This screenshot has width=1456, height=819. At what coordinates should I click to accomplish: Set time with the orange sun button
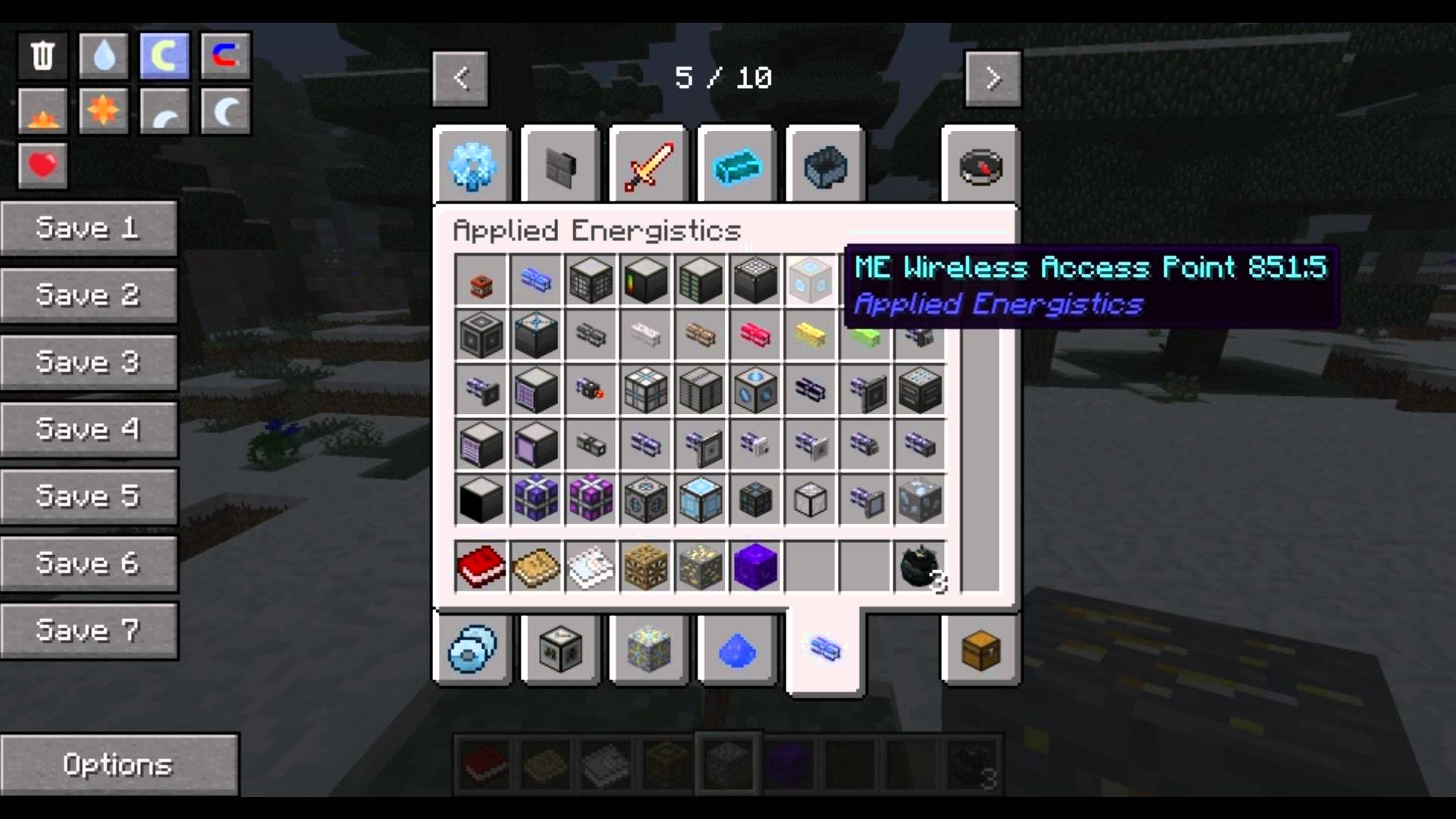point(104,111)
